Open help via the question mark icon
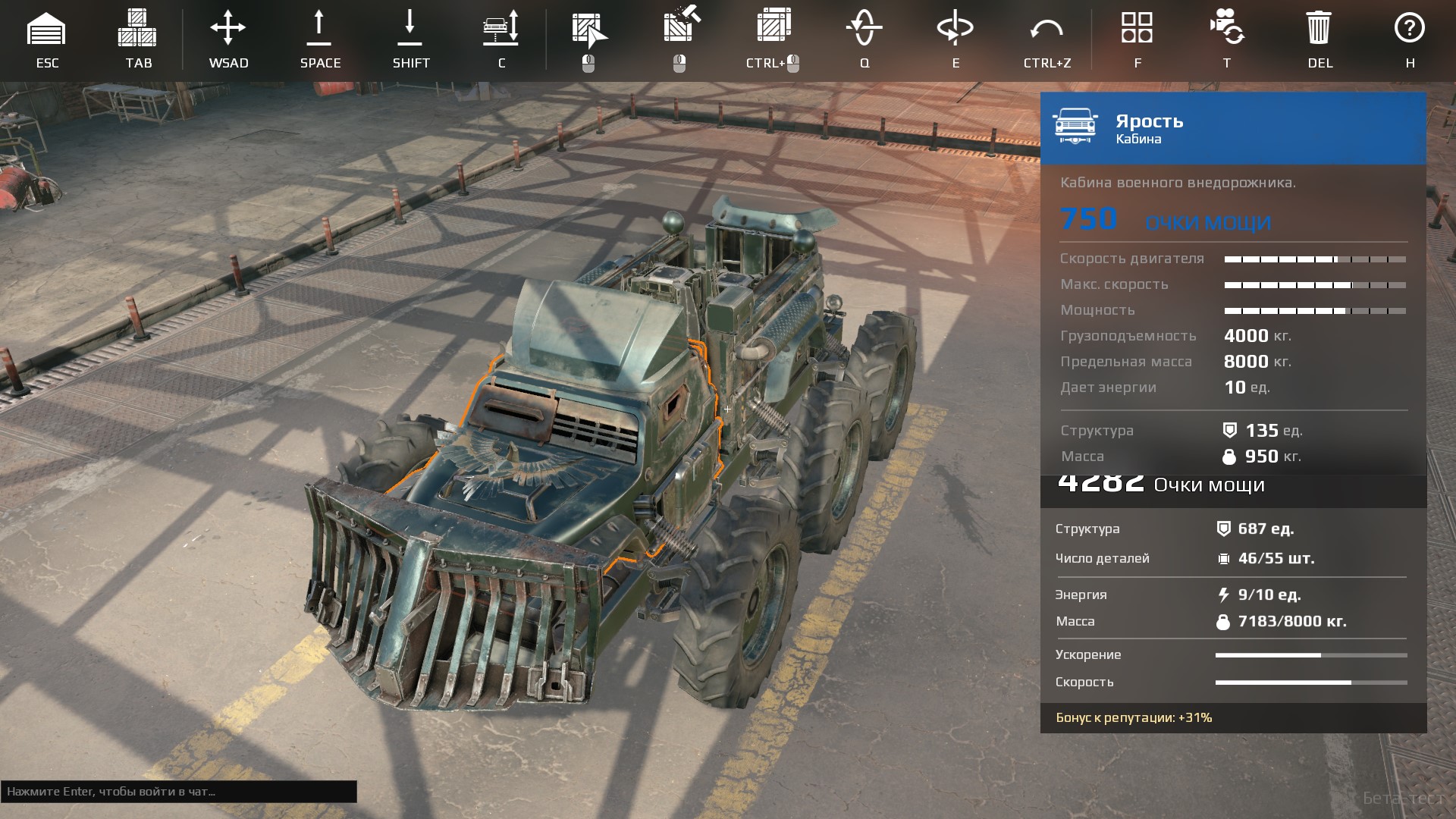The height and width of the screenshot is (819, 1456). (1410, 28)
